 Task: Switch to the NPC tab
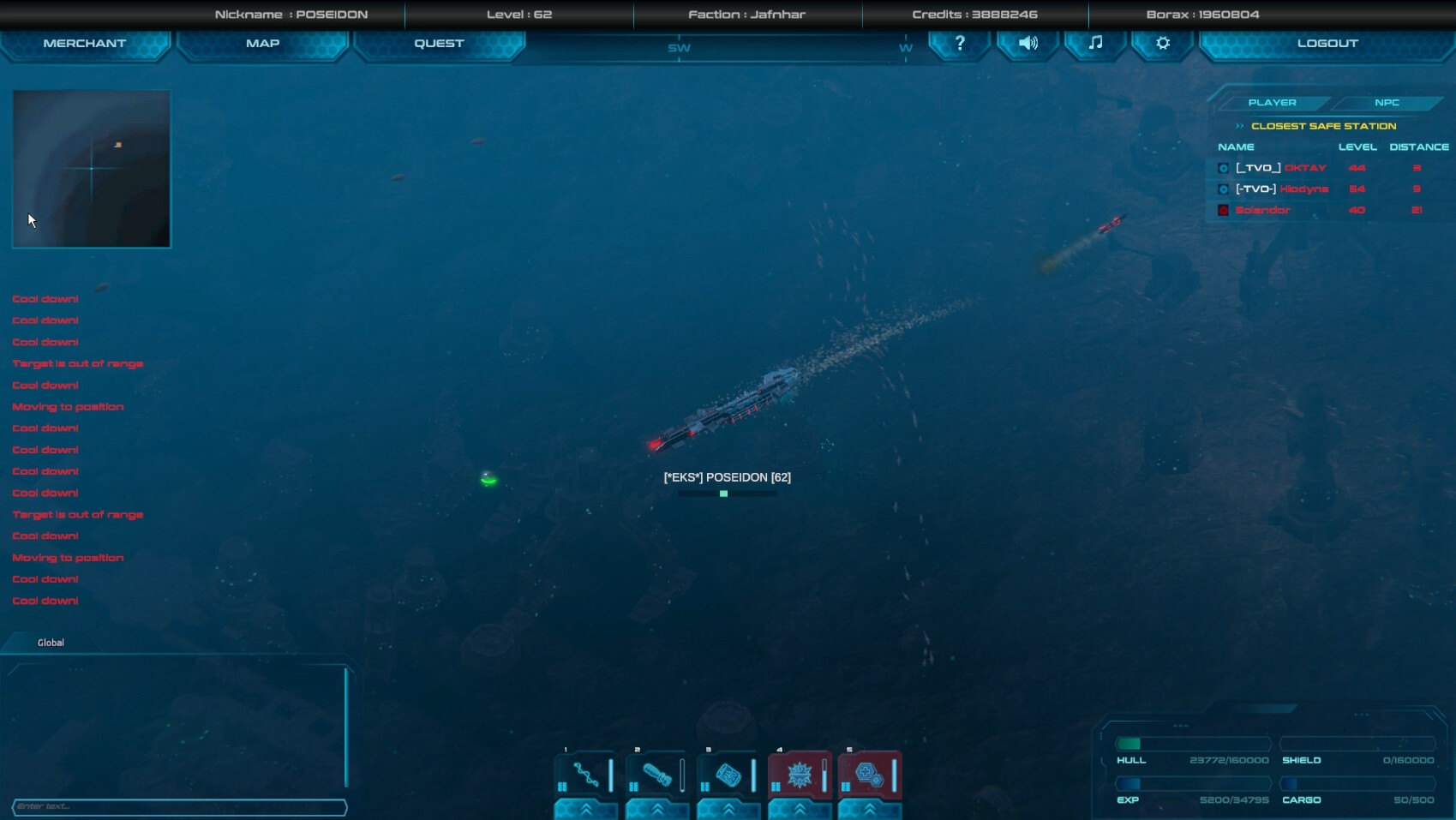pos(1387,102)
